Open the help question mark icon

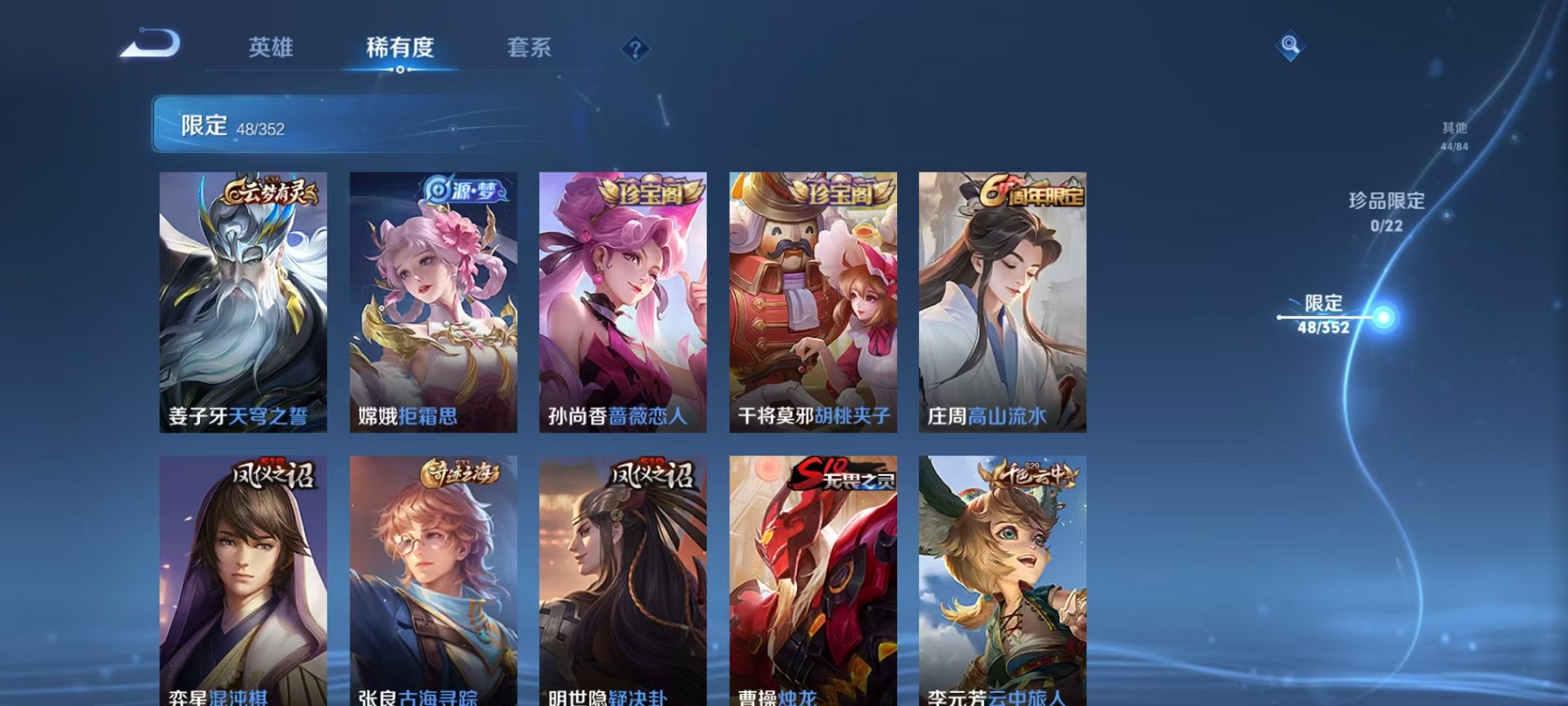coord(635,50)
